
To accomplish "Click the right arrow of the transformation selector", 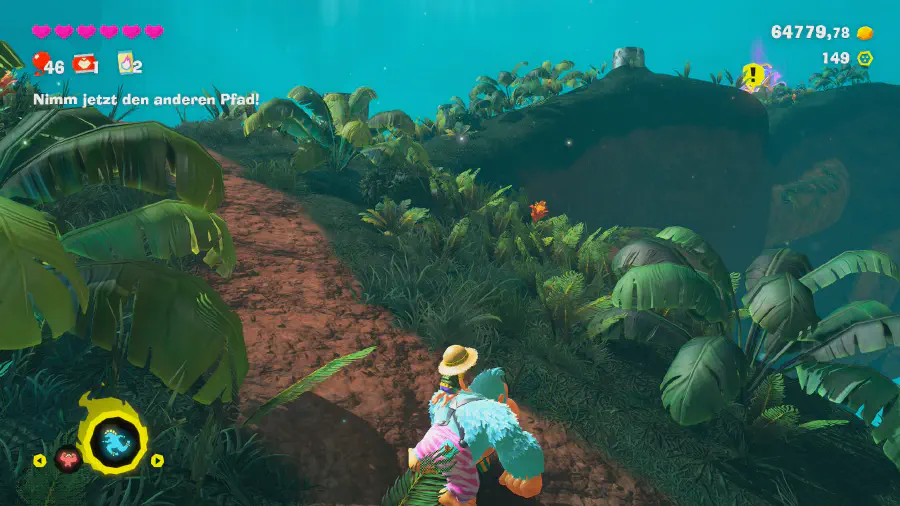I will [x=157, y=460].
